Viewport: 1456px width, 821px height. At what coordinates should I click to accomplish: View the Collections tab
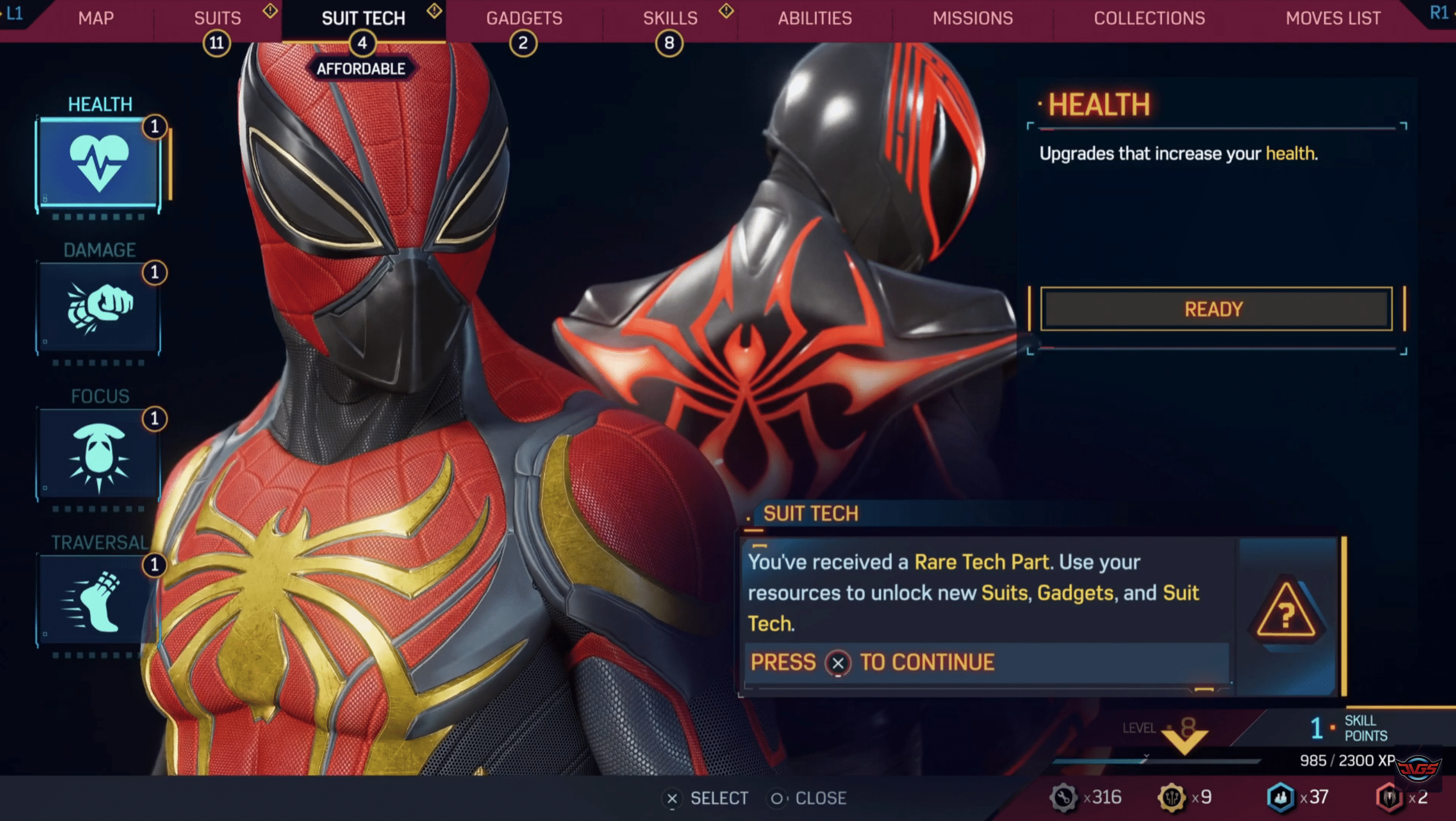click(1149, 18)
